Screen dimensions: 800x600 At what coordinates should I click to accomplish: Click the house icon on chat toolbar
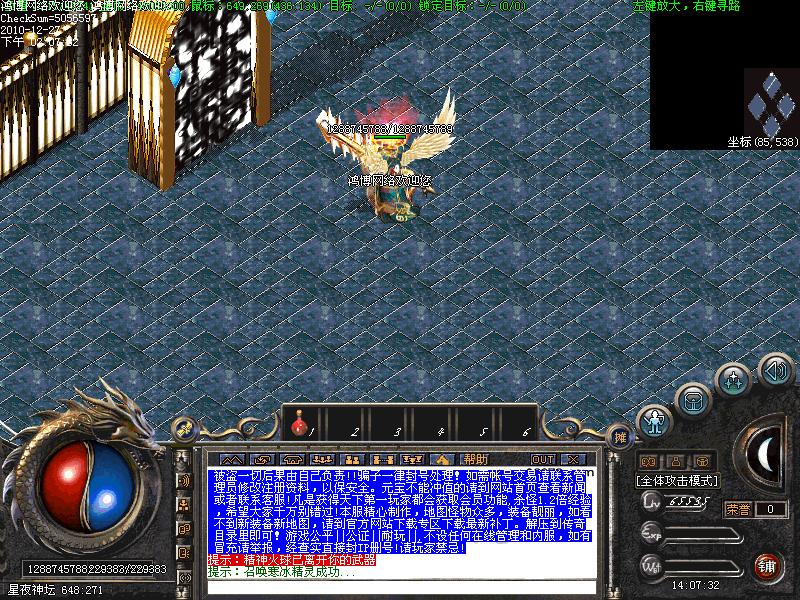click(442, 459)
